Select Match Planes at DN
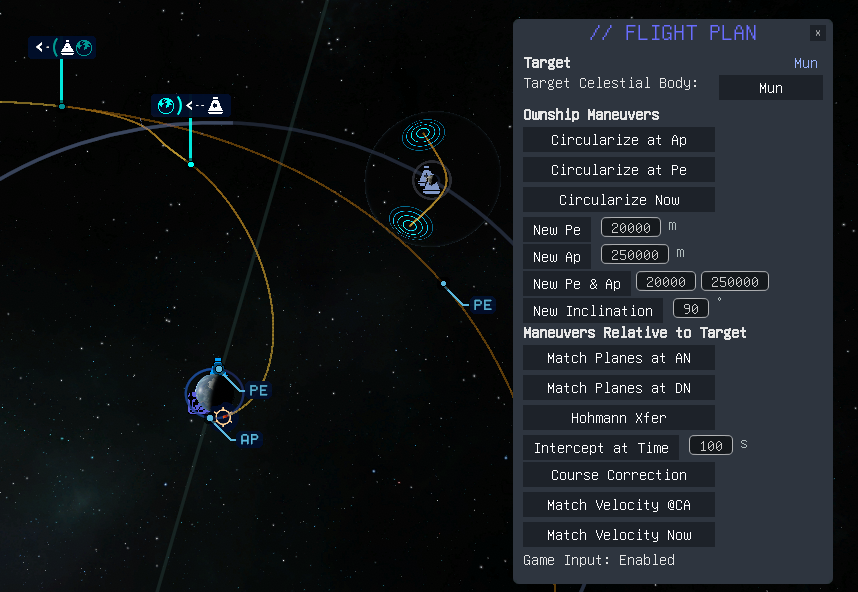The height and width of the screenshot is (592, 858). click(x=618, y=388)
